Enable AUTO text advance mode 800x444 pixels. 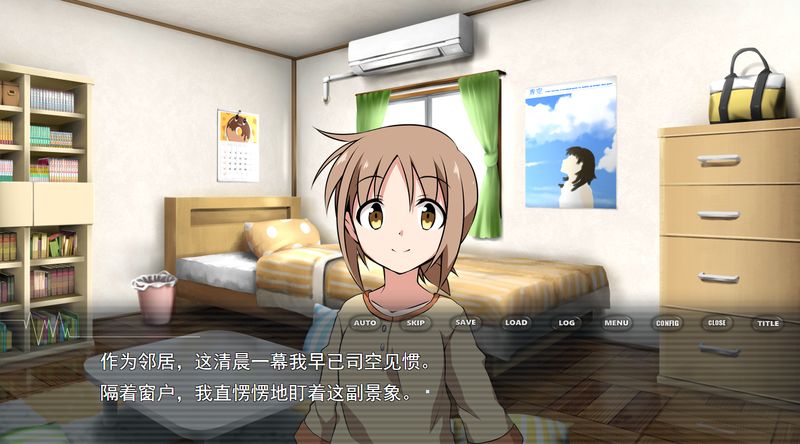[365, 323]
